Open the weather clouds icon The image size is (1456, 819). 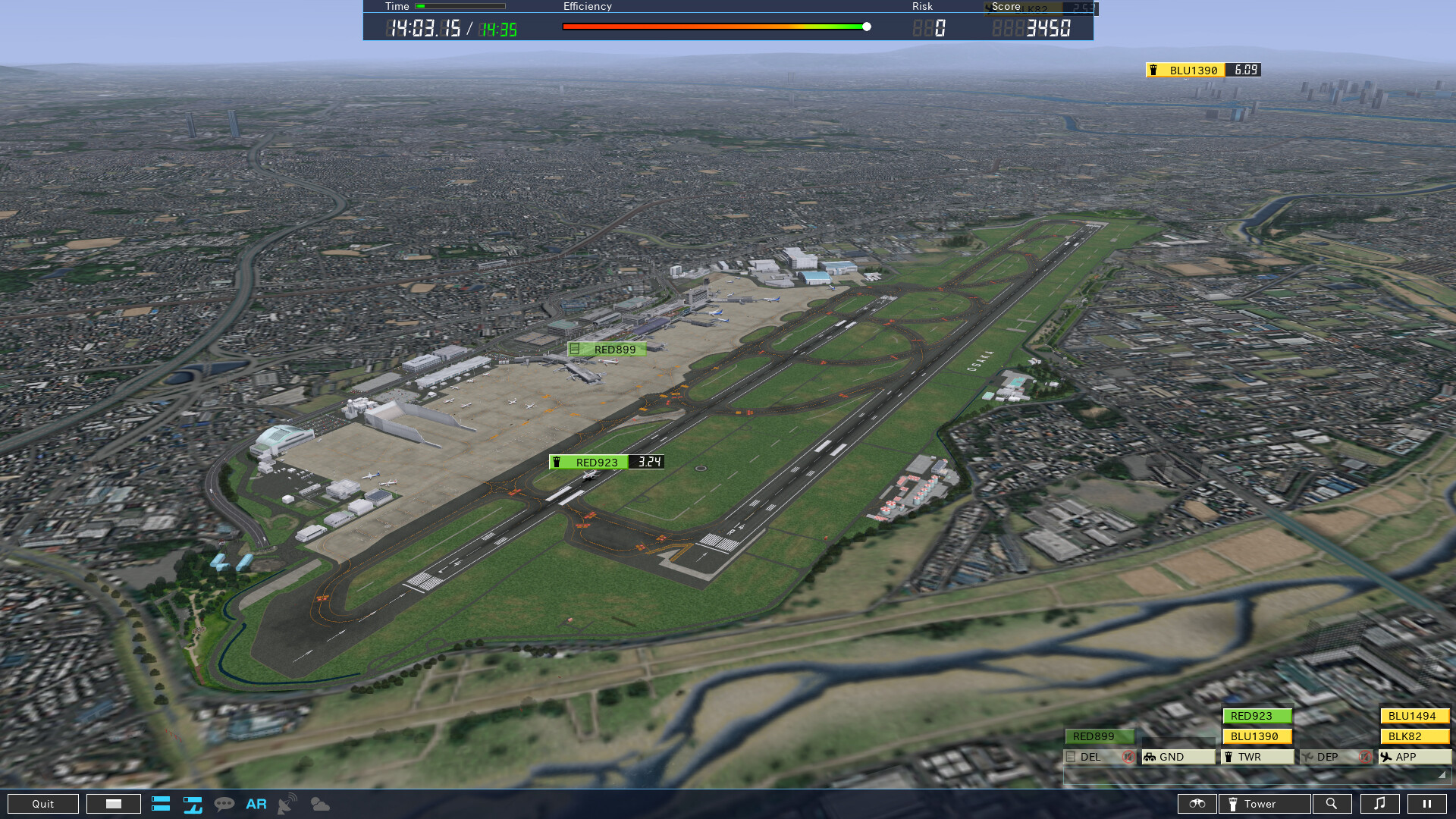[319, 804]
